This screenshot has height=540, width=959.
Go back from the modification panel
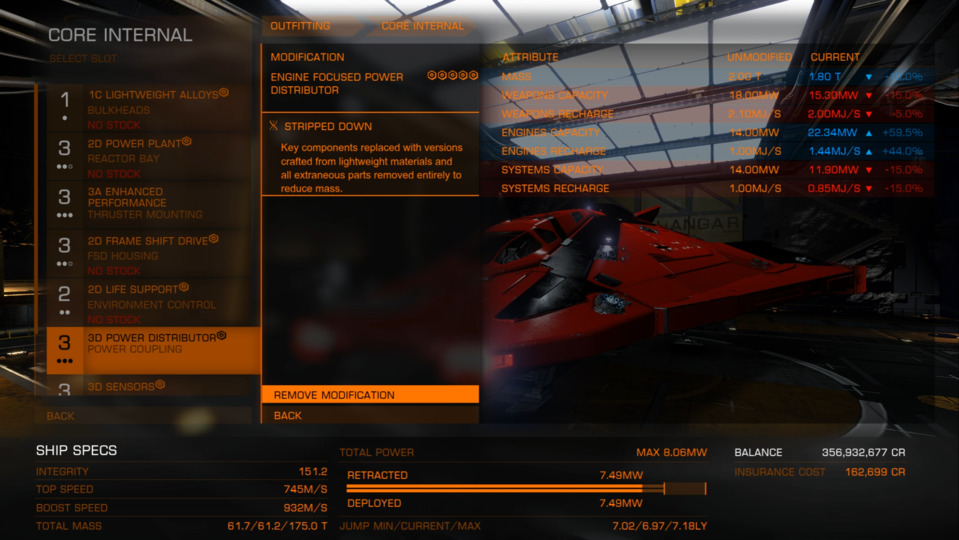pyautogui.click(x=370, y=415)
